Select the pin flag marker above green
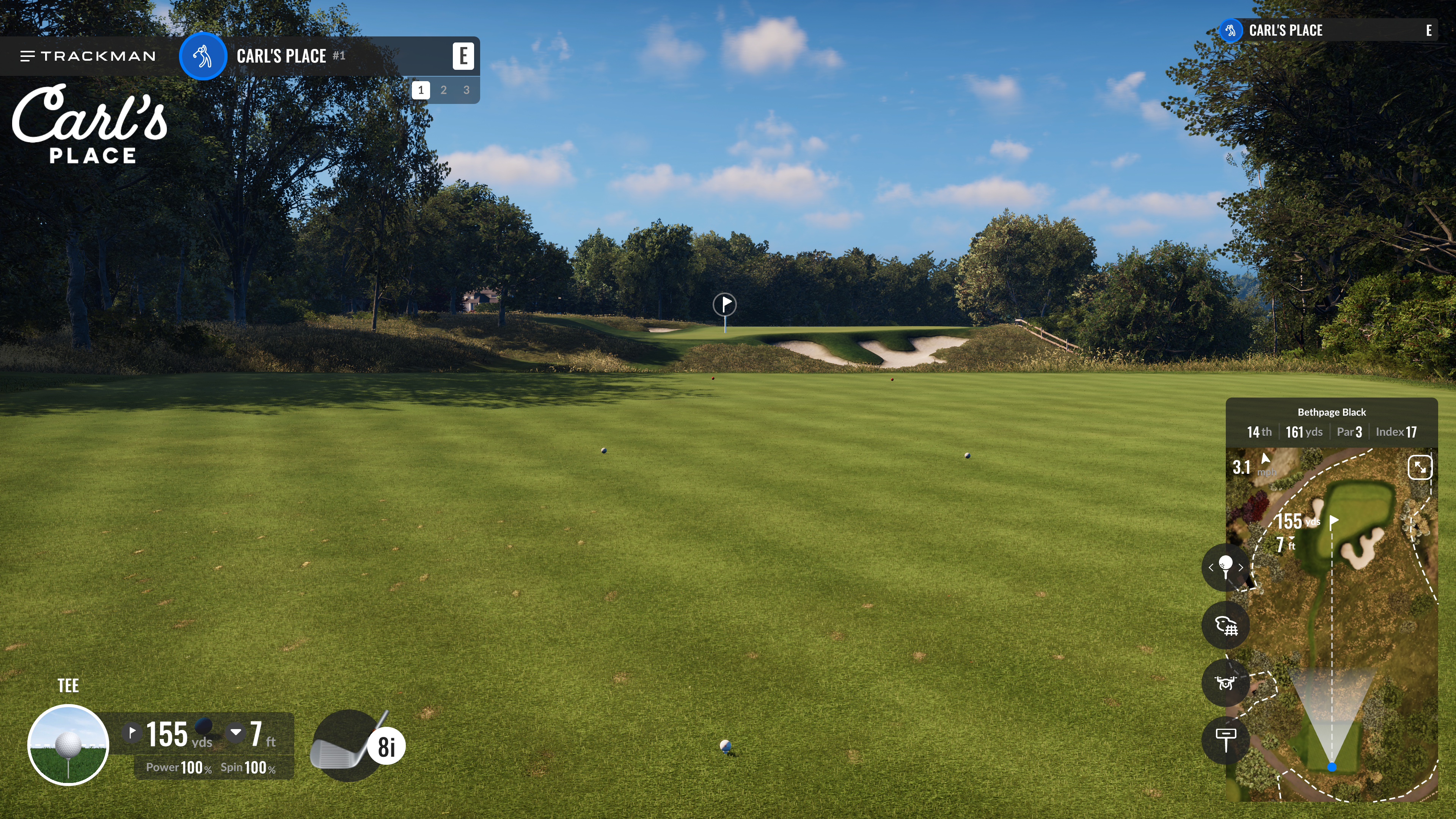The height and width of the screenshot is (819, 1456). point(725,305)
